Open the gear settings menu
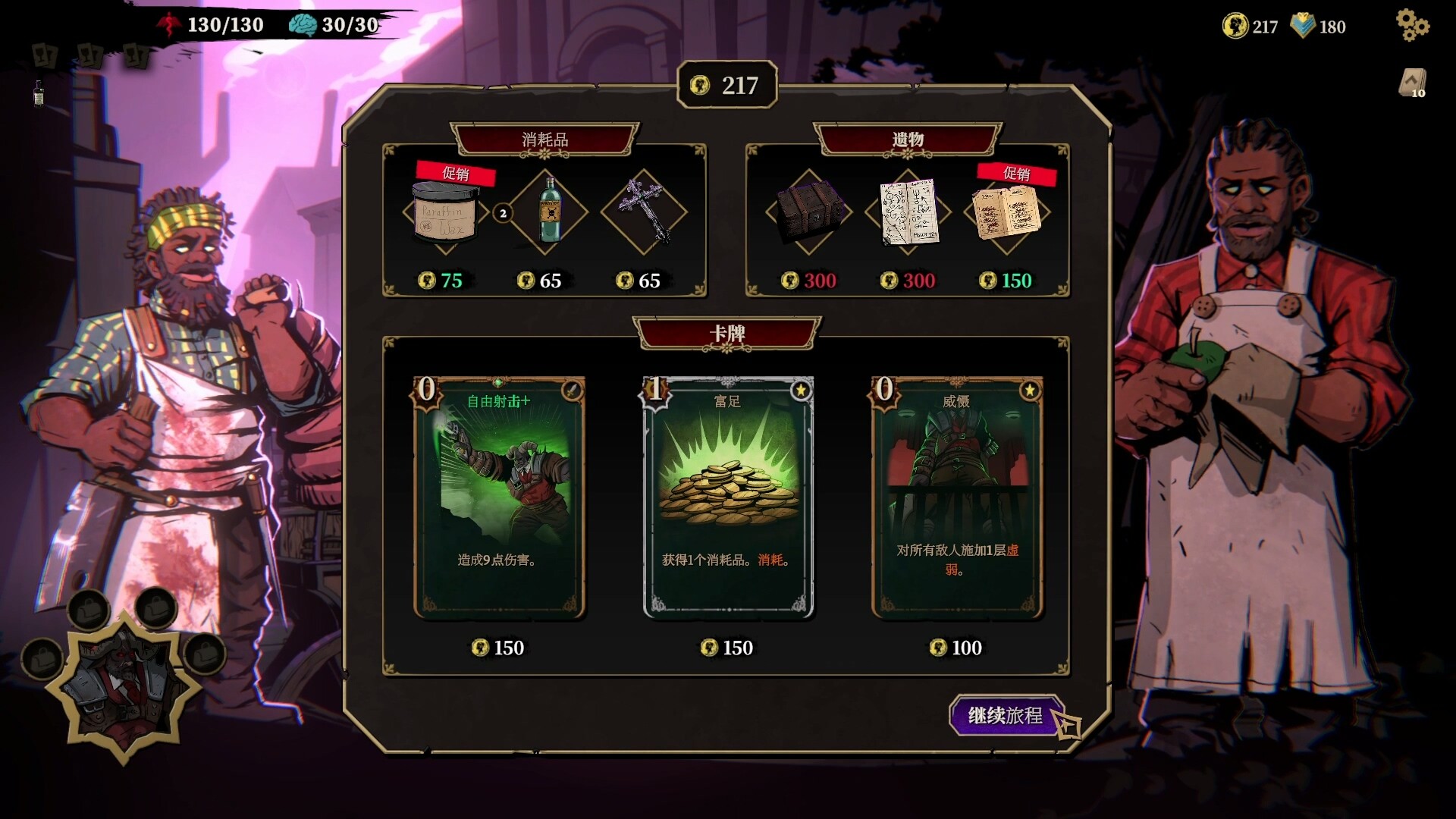 (1412, 26)
